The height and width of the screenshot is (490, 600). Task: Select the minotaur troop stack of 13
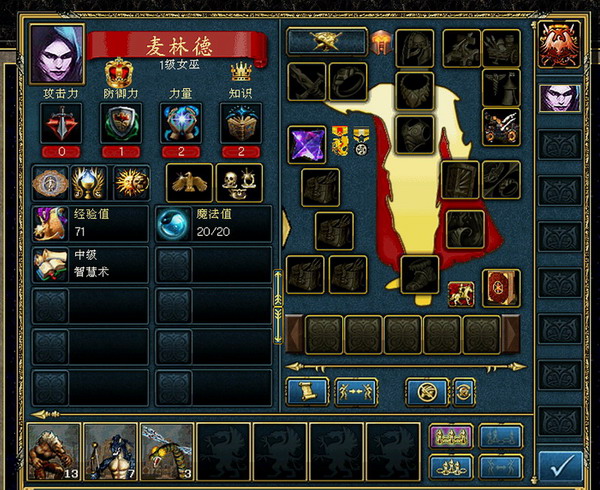54,451
